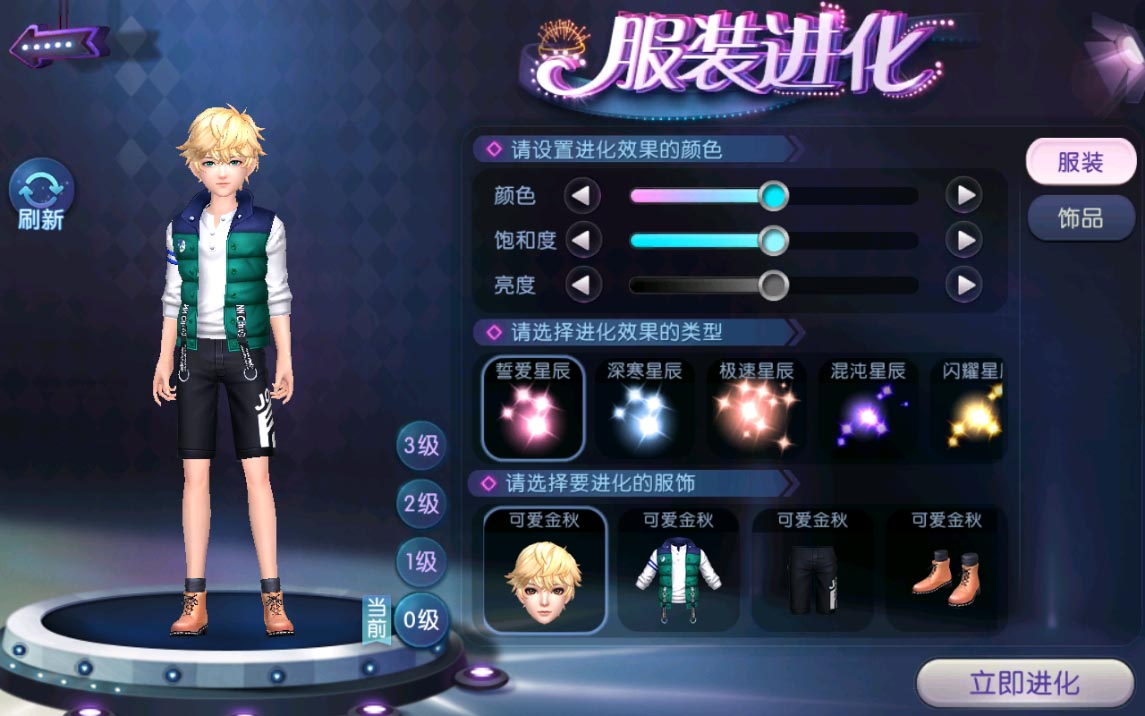Decrease 颜色 with its left arrow
1145x716 pixels.
(x=582, y=195)
